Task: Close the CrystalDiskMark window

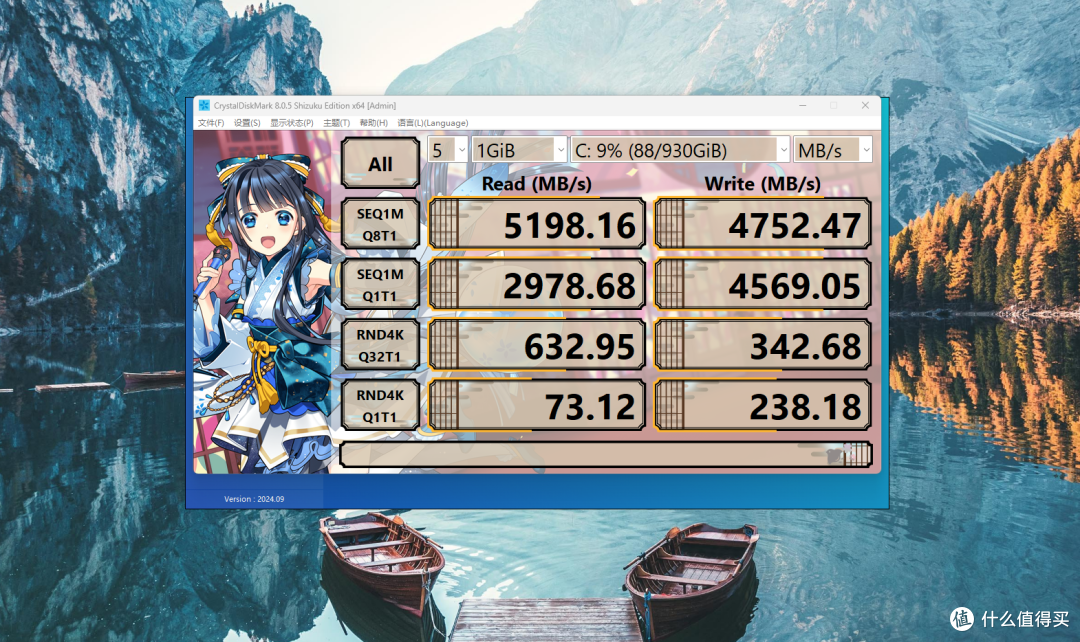Action: tap(864, 105)
